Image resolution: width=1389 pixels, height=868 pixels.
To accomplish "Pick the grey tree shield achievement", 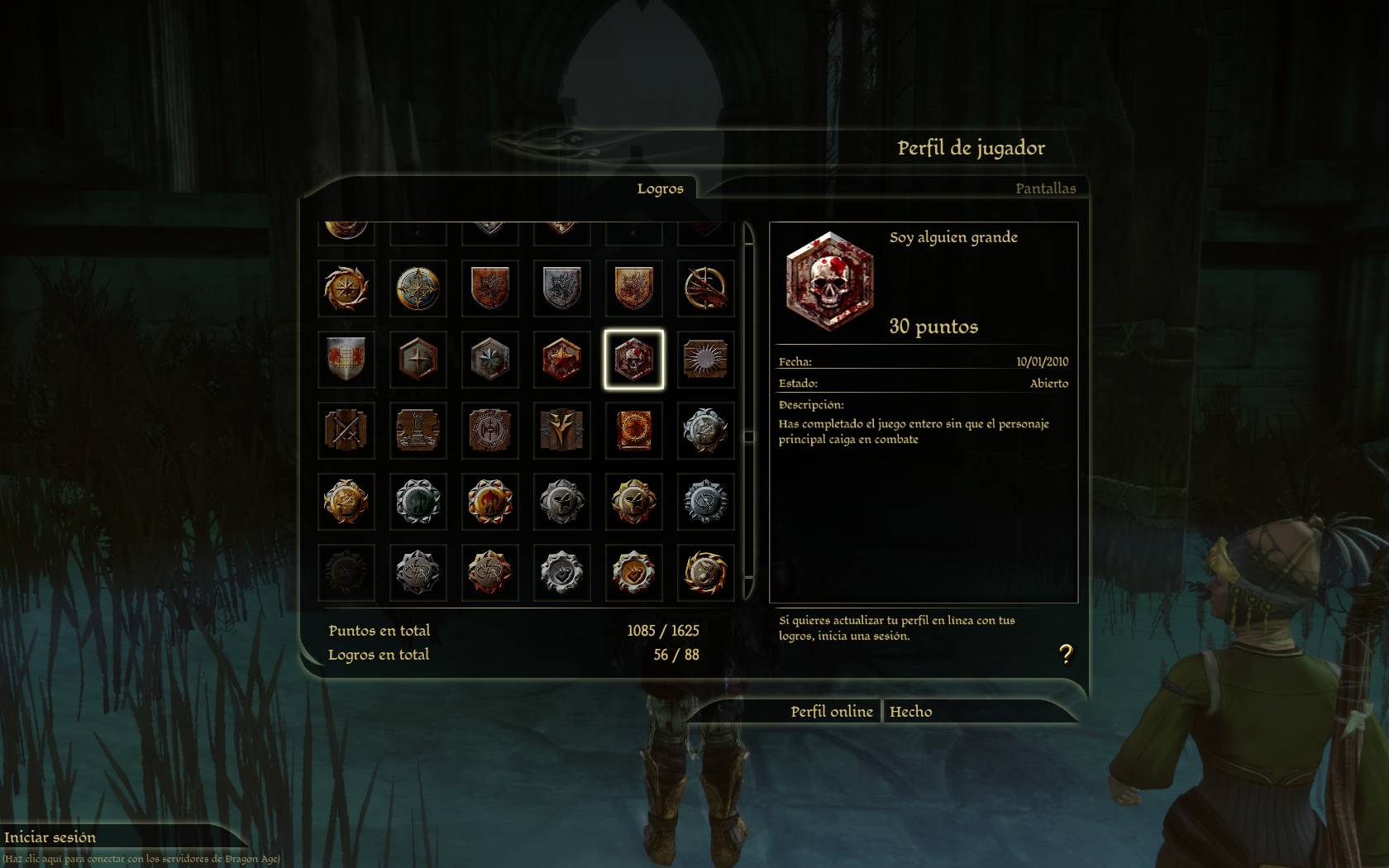I will [561, 289].
